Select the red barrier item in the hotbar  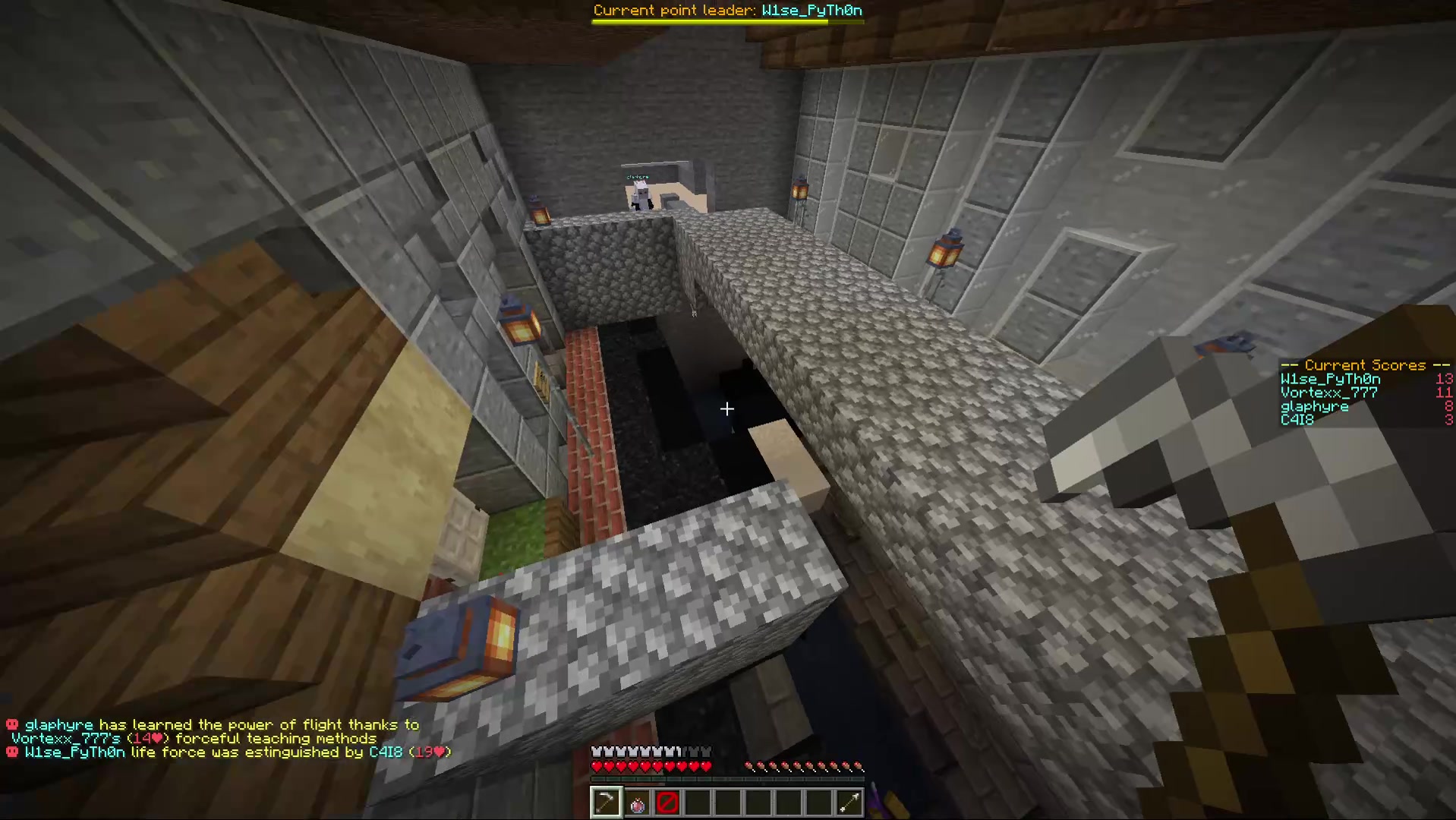point(667,803)
